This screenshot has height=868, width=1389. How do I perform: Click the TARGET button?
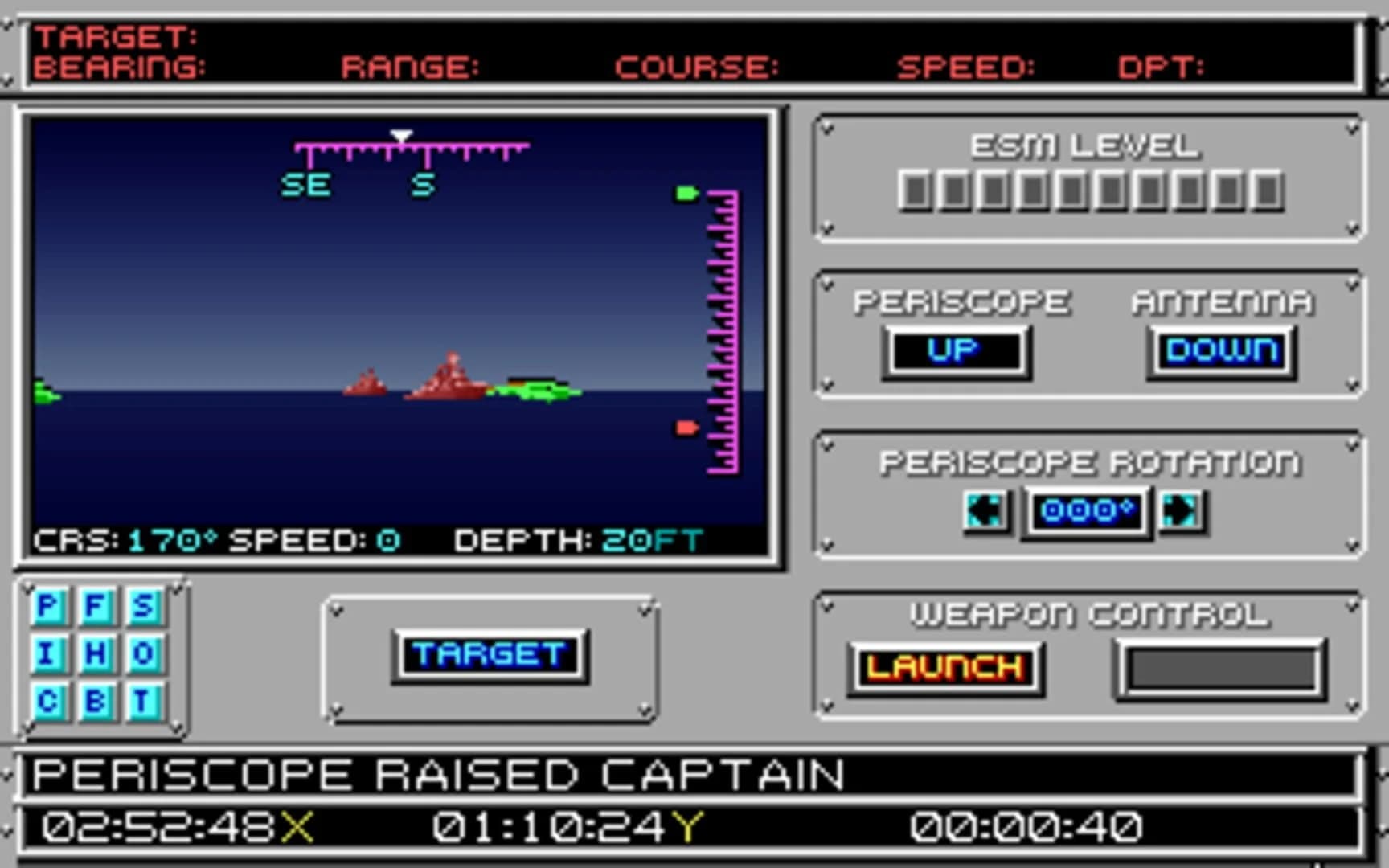coord(490,653)
